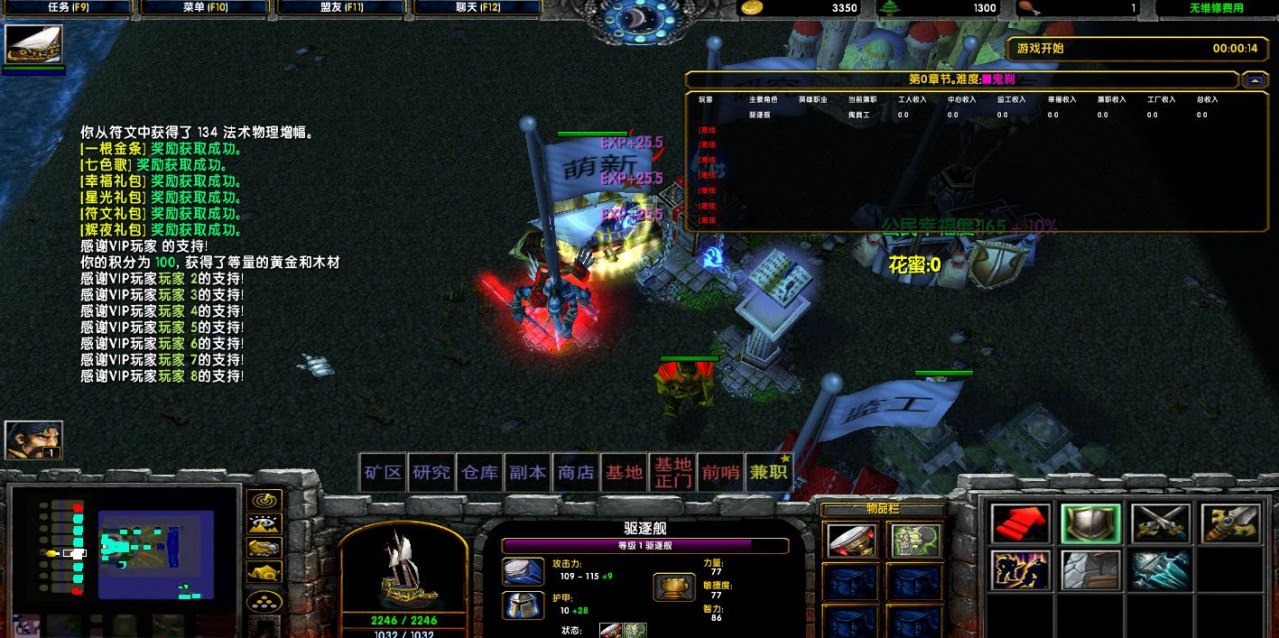Activate the red arrow move command
Viewport: 1279px width, 638px height.
tap(1020, 523)
